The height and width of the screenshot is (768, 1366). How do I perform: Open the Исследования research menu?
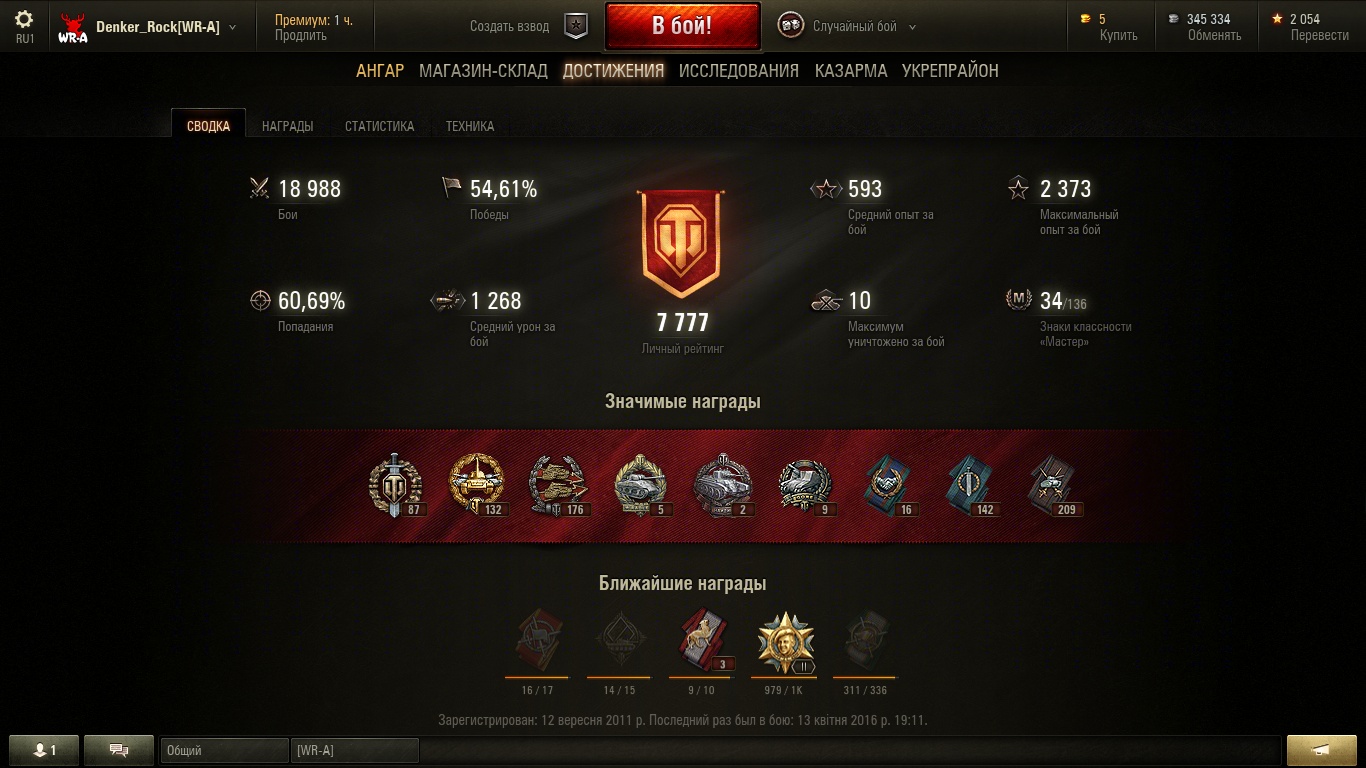pyautogui.click(x=738, y=70)
